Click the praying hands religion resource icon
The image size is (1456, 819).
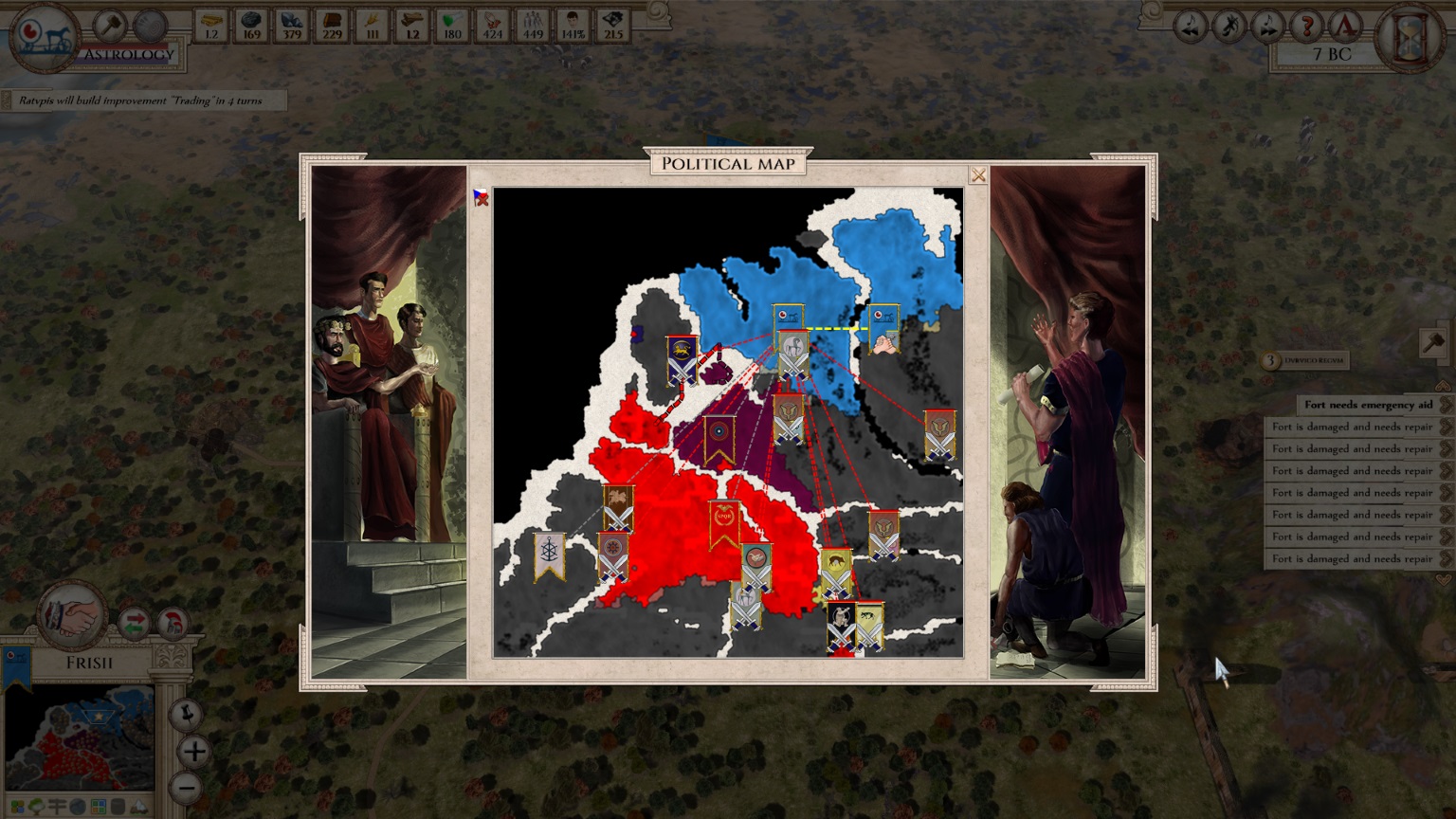click(x=492, y=23)
